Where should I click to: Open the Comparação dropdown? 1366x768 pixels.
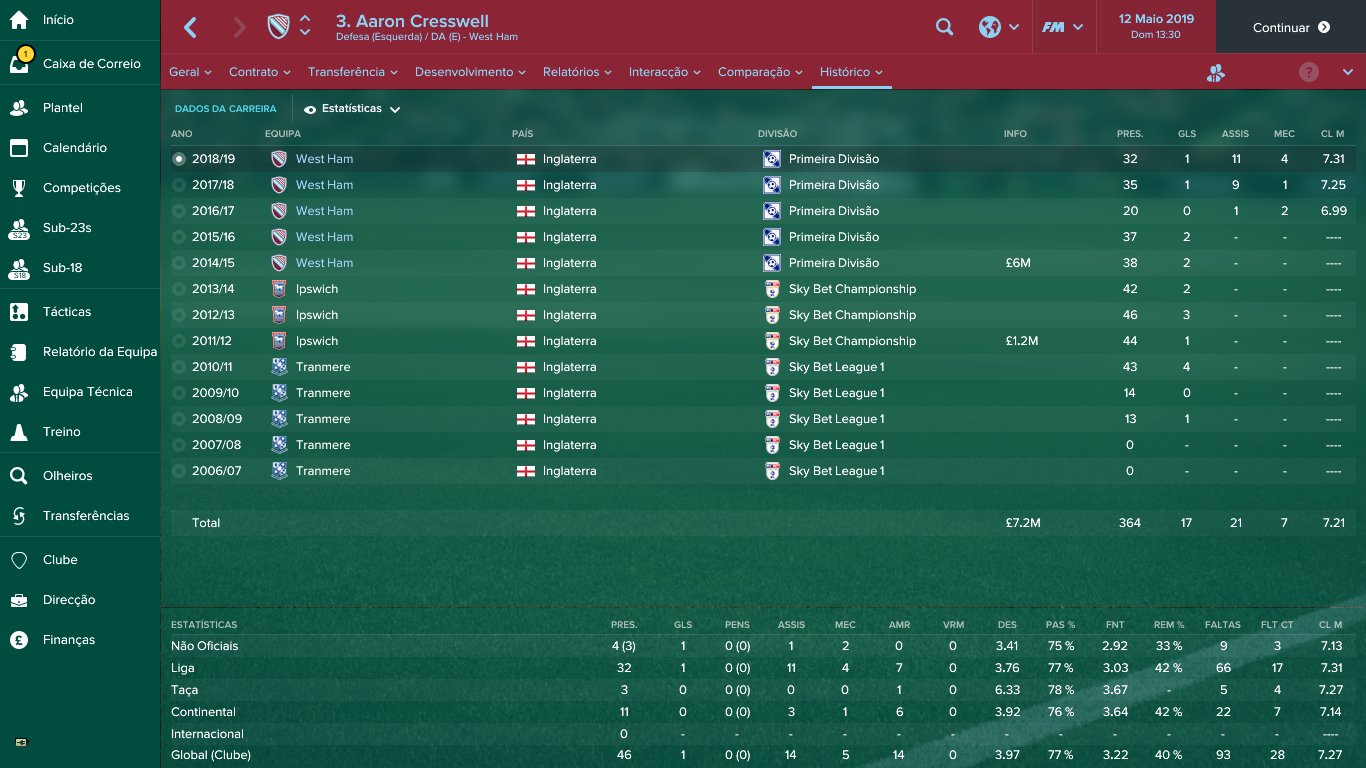pos(760,72)
